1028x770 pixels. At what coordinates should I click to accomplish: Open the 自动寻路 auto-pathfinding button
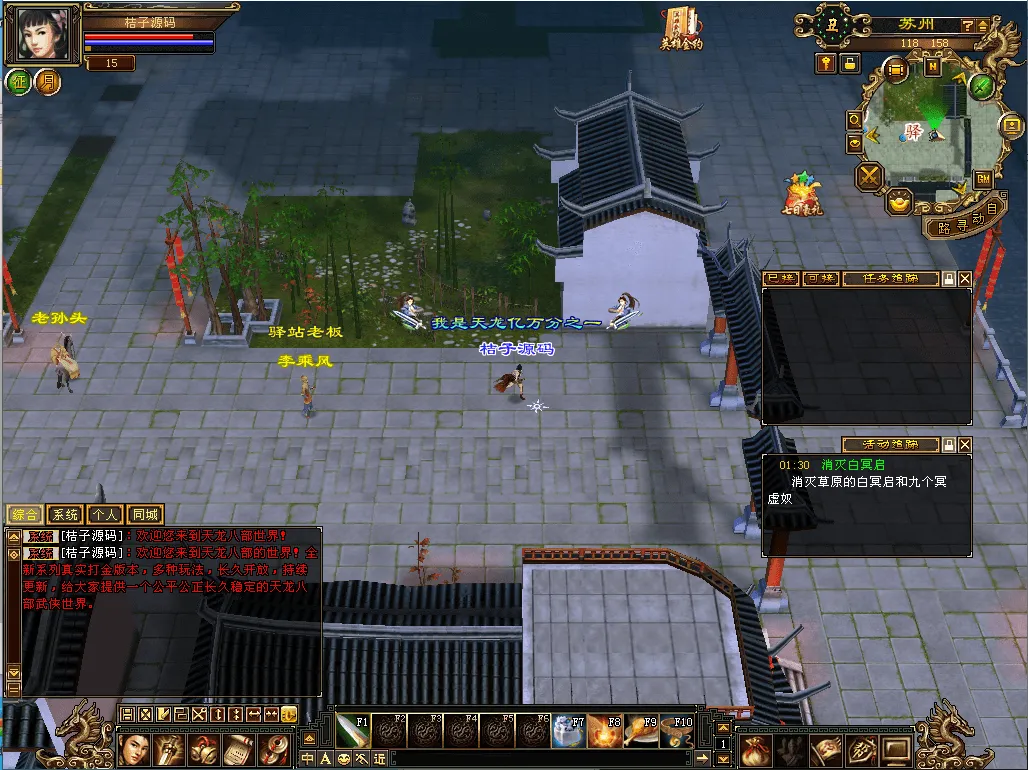coord(962,222)
